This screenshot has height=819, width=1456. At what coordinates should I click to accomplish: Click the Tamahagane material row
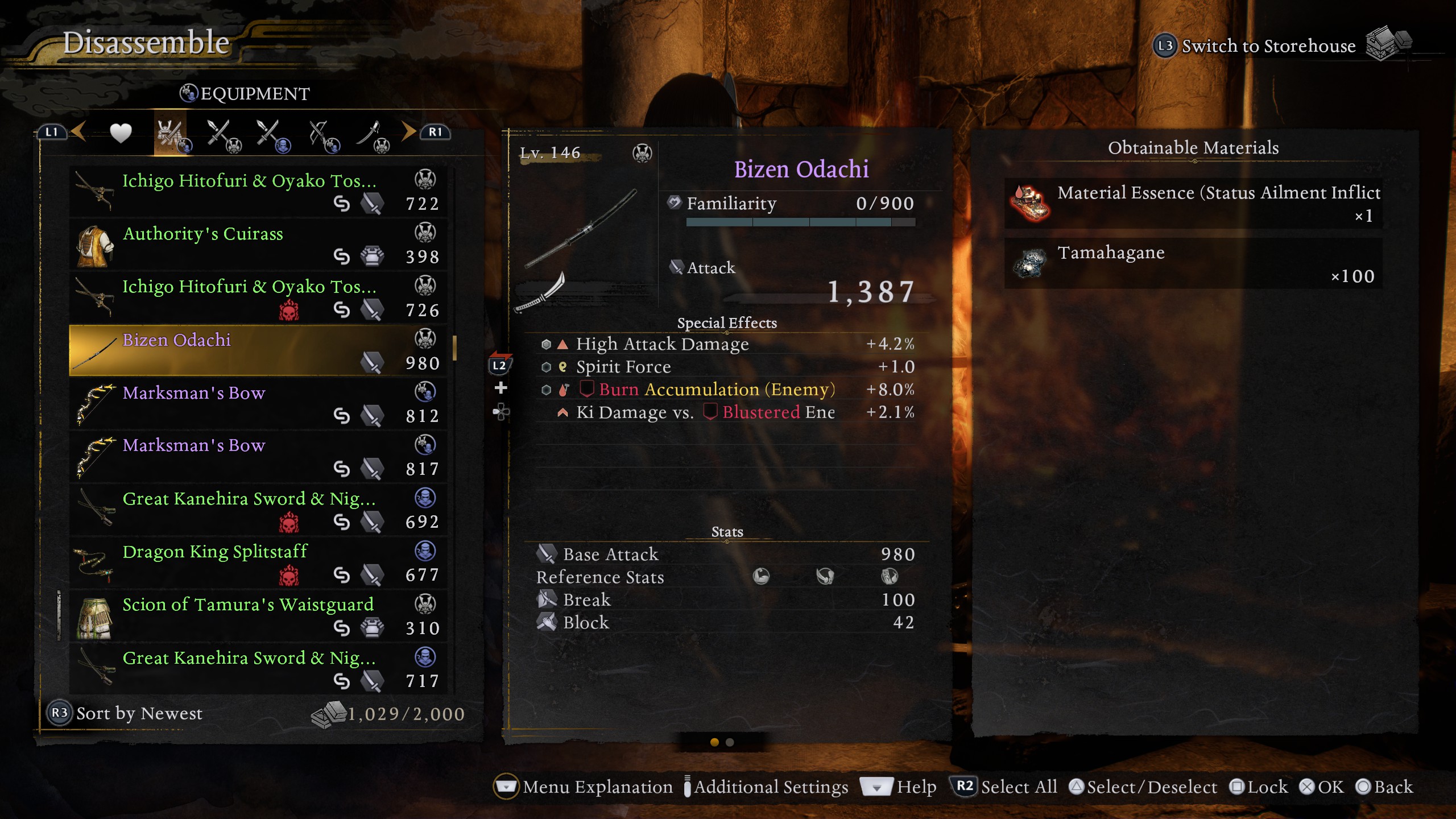pos(1193,264)
